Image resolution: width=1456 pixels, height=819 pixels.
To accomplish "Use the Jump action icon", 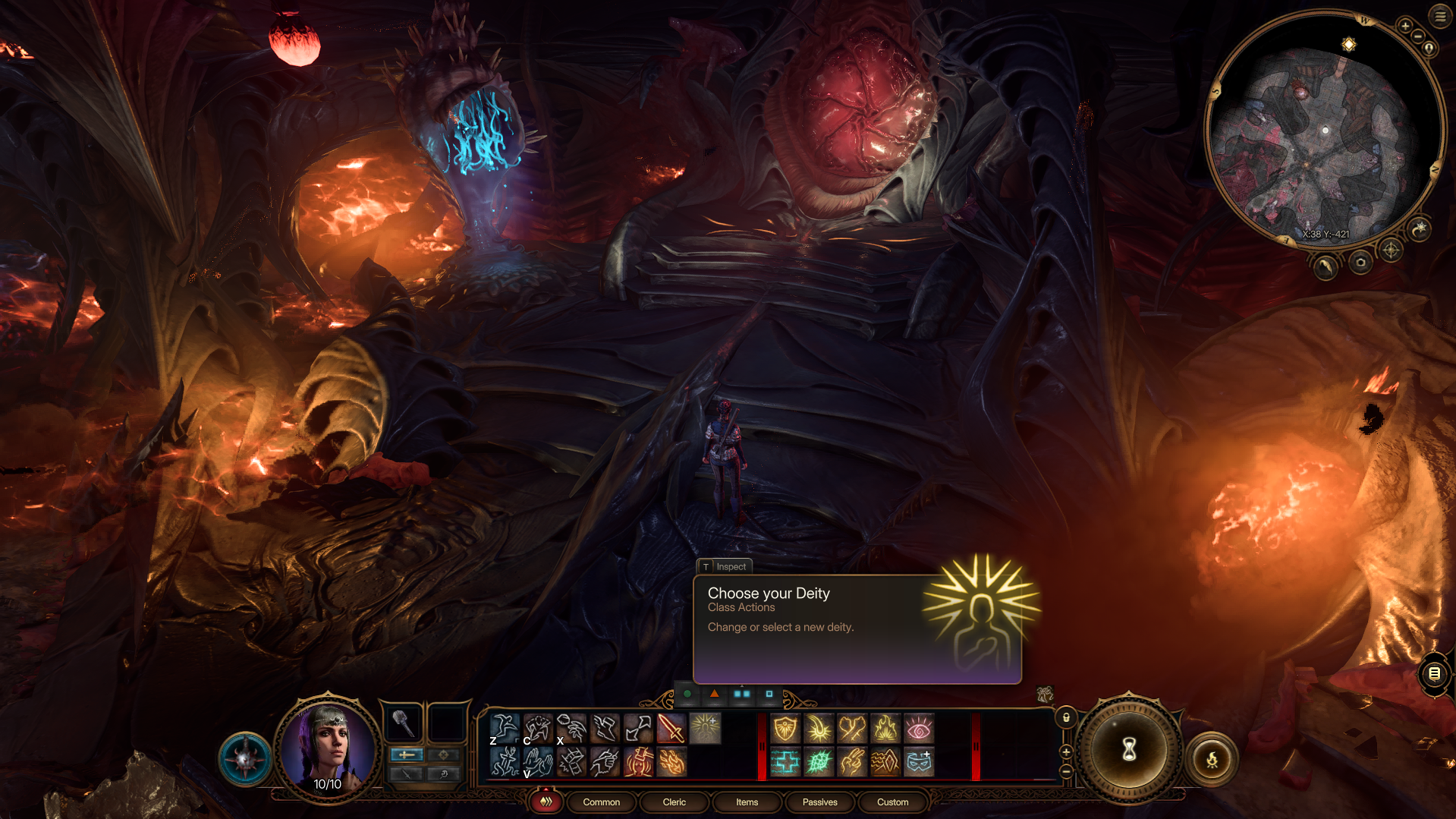I will [x=505, y=729].
